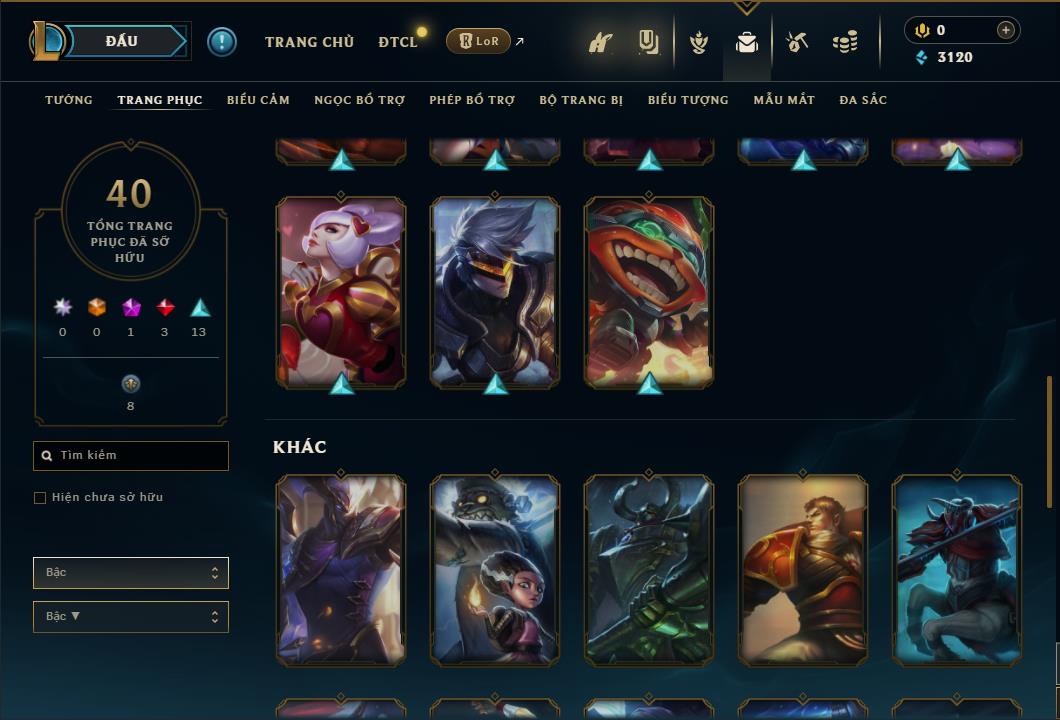Go to the ĐTCL section
Viewport: 1060px width, 720px height.
click(397, 42)
